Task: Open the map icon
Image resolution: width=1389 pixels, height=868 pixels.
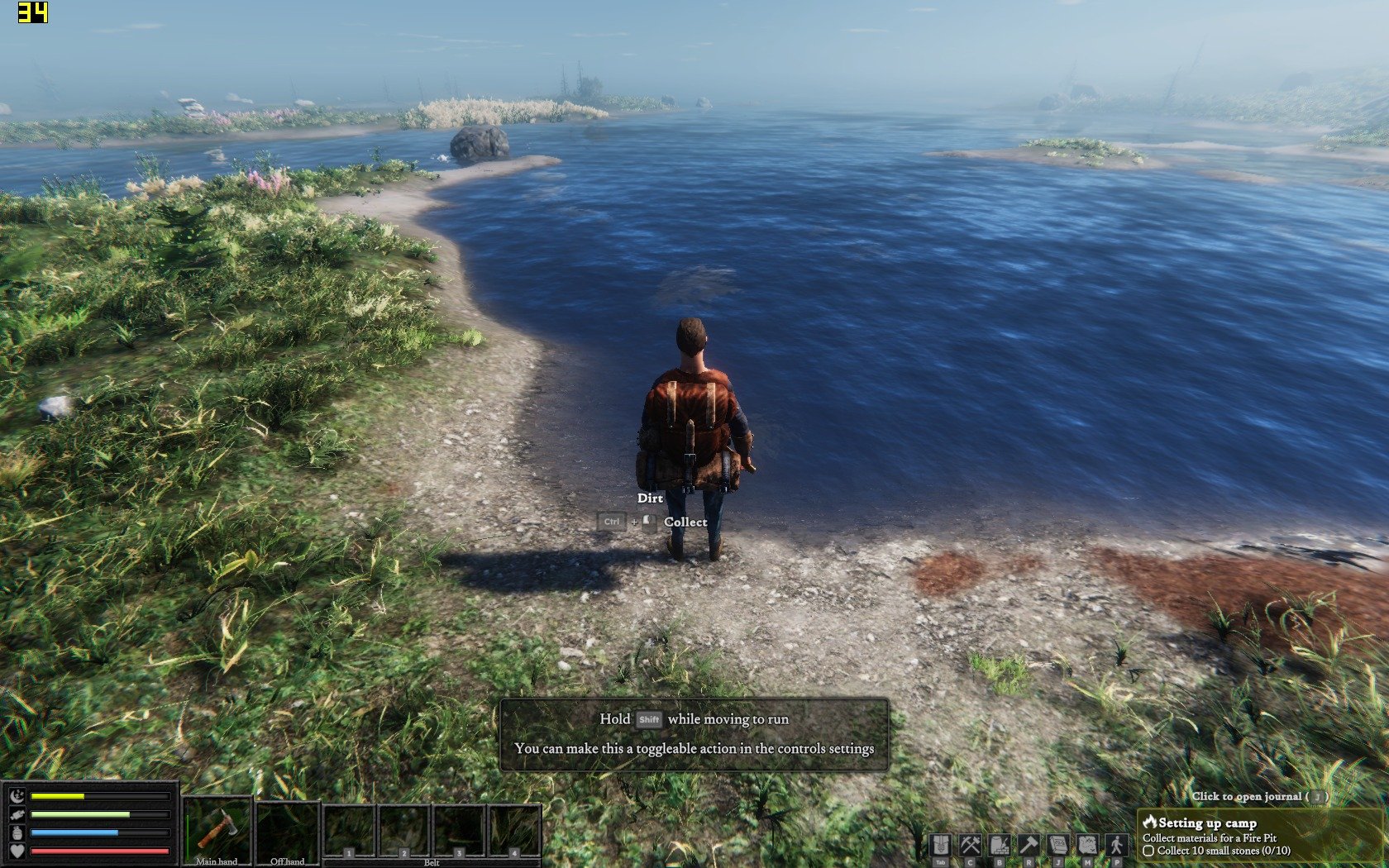Action: coord(1087,845)
